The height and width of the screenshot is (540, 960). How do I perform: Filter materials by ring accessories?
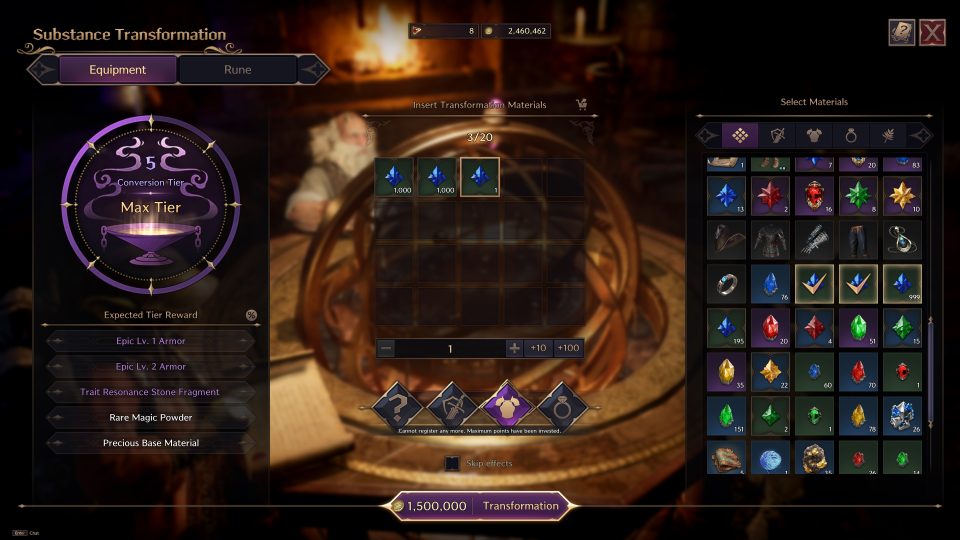[852, 135]
